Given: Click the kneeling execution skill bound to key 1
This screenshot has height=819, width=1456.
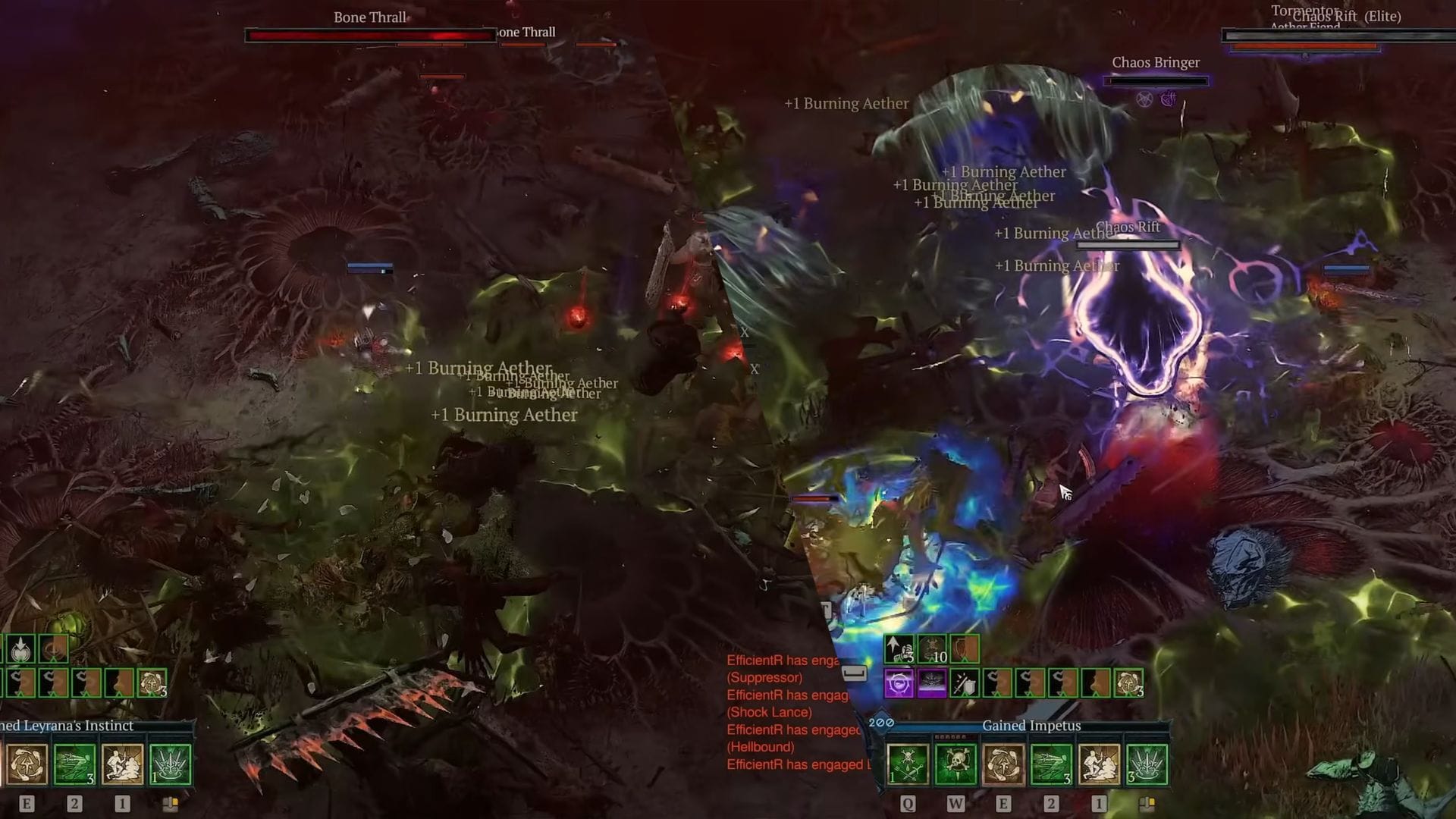Looking at the screenshot, I should (x=1098, y=764).
